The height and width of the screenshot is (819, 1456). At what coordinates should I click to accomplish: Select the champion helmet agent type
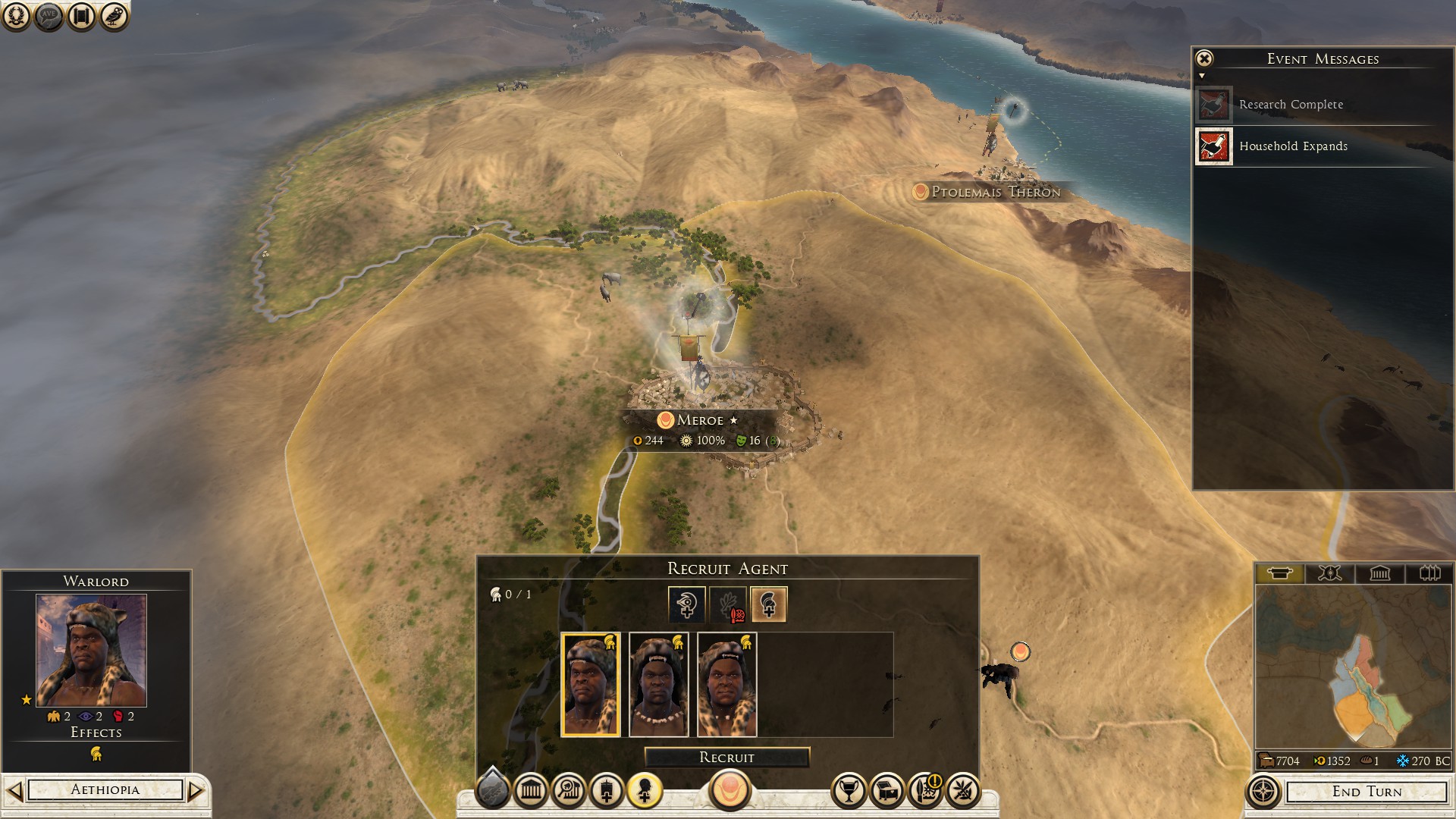[768, 604]
